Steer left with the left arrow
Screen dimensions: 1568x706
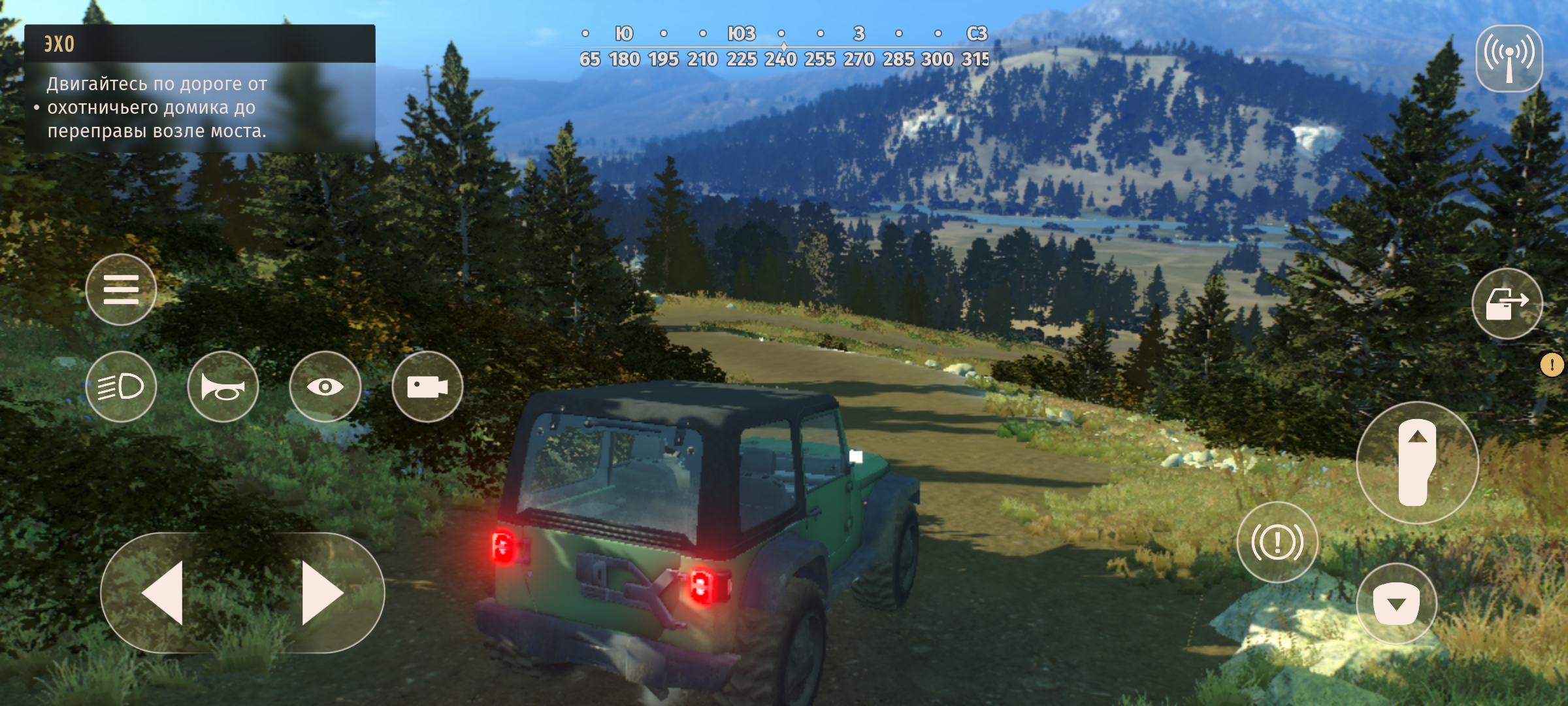click(163, 593)
